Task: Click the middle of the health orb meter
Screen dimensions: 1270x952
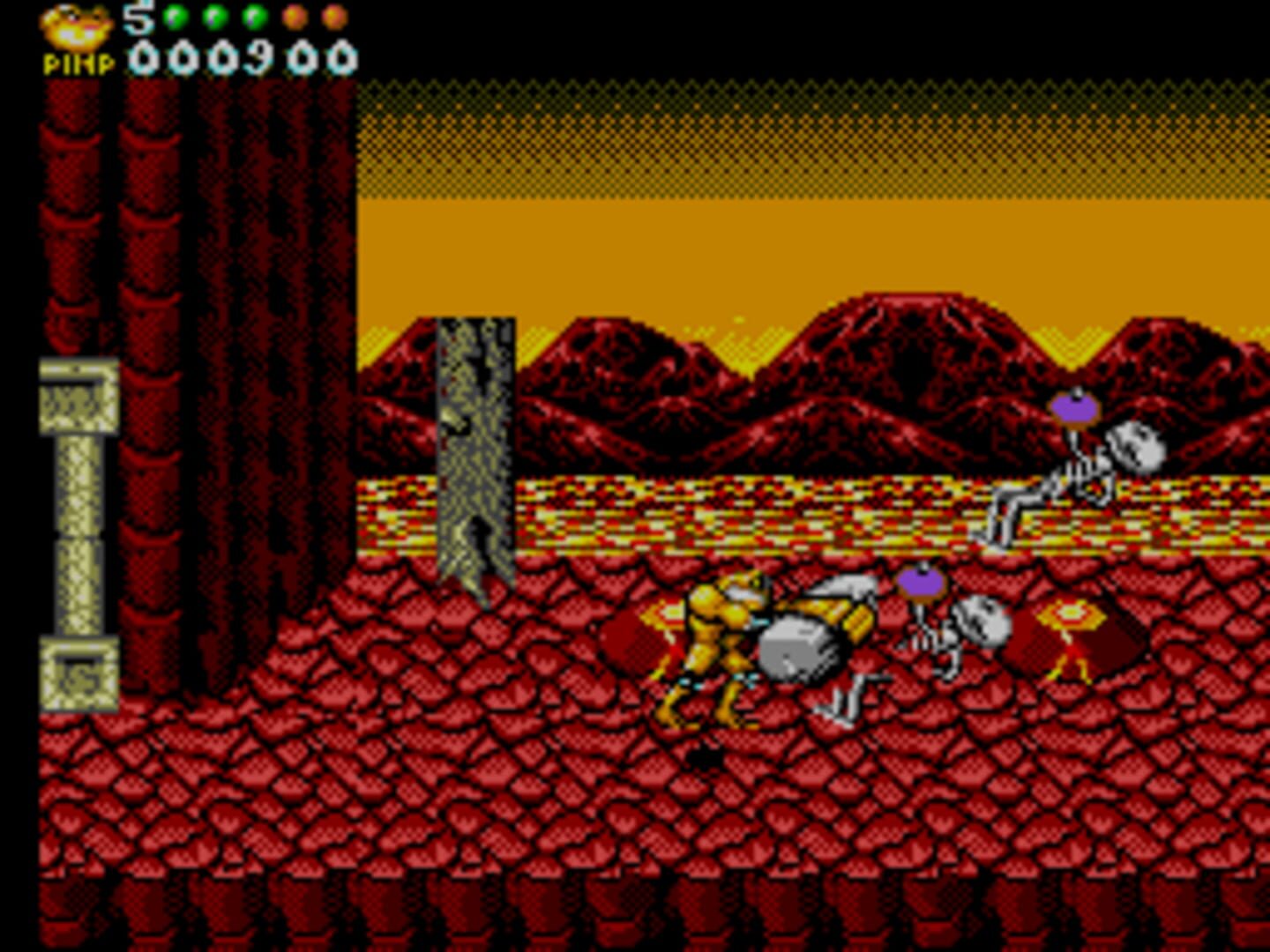Action: point(253,15)
